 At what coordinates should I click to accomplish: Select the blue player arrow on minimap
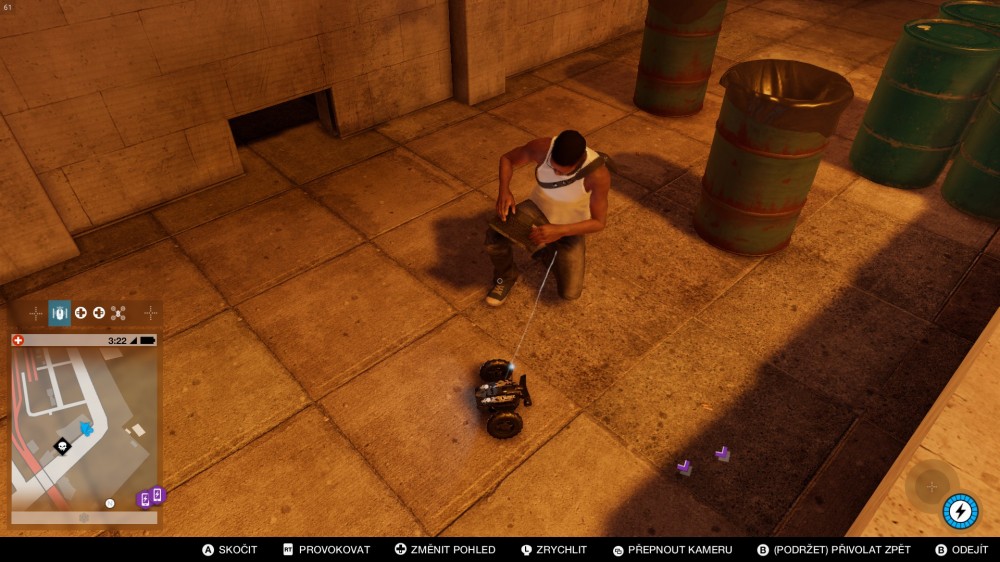click(86, 428)
